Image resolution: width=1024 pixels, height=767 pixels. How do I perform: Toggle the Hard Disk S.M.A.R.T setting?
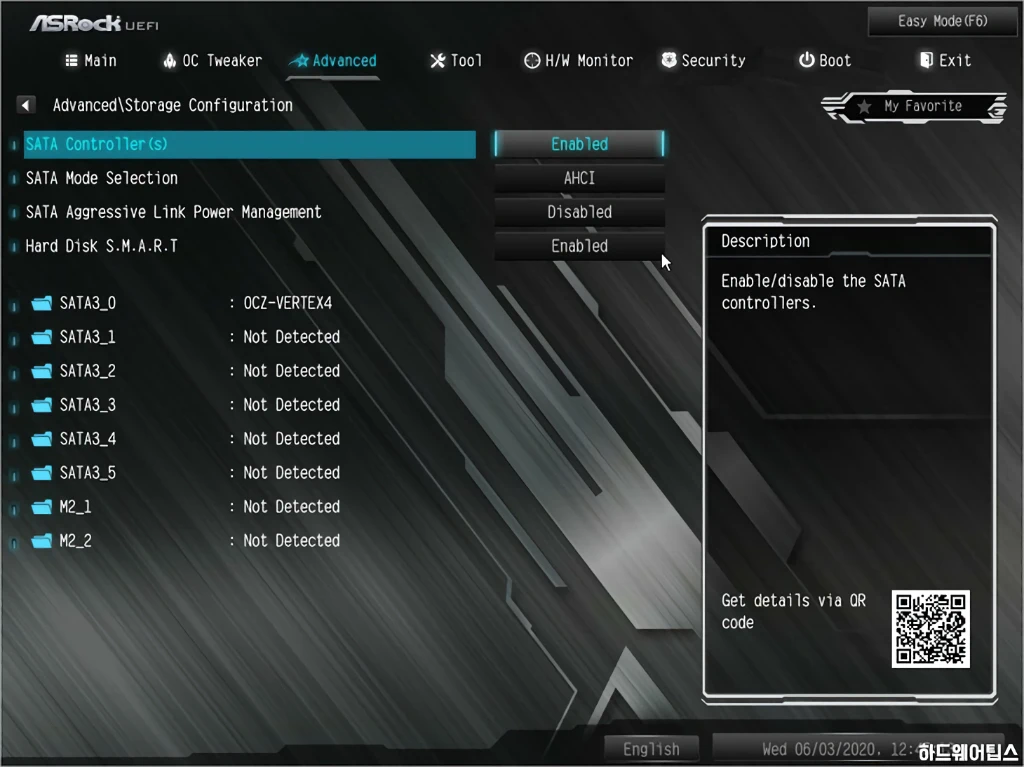[579, 246]
